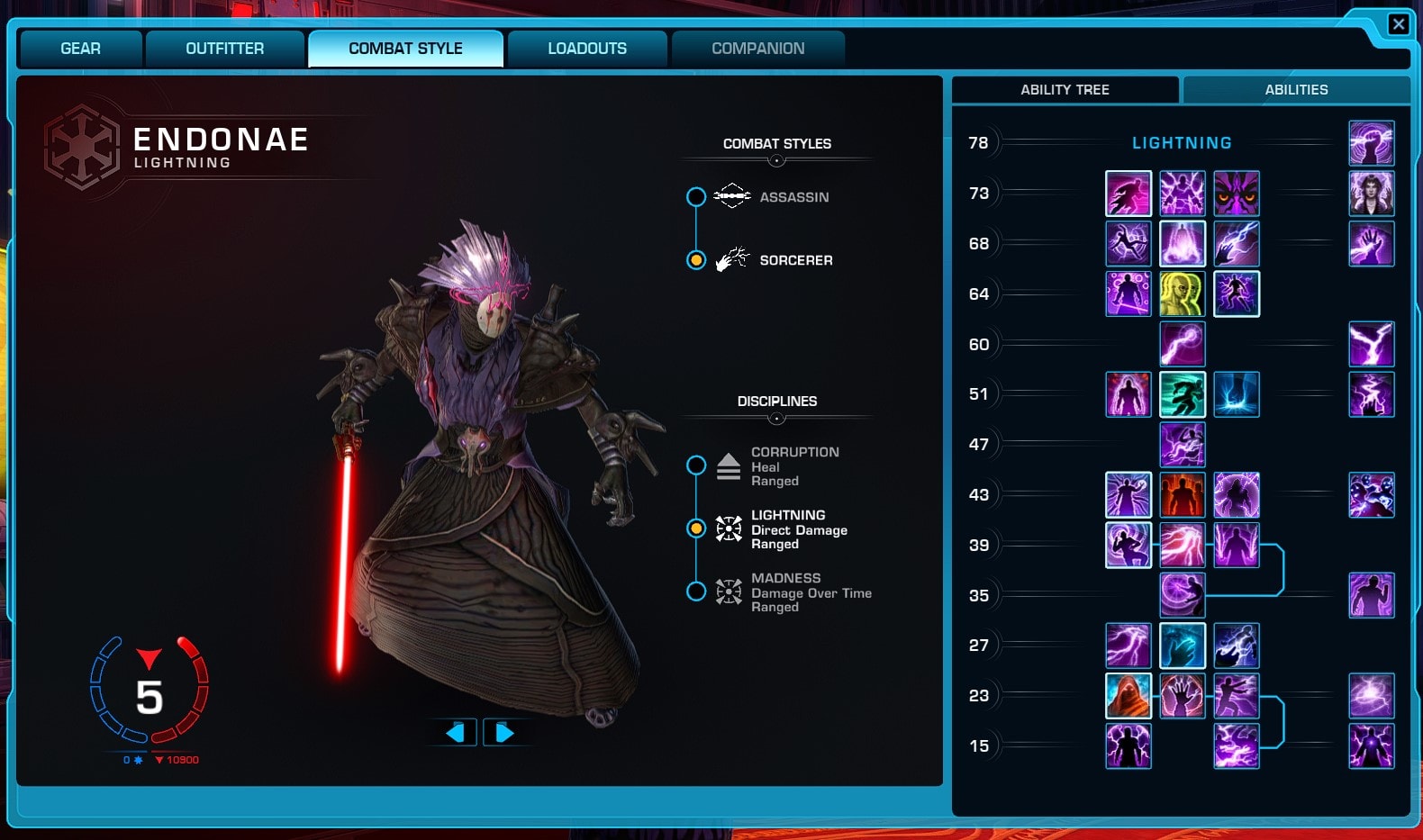Select the Lightning discipline
This screenshot has height=840, width=1423.
point(696,528)
